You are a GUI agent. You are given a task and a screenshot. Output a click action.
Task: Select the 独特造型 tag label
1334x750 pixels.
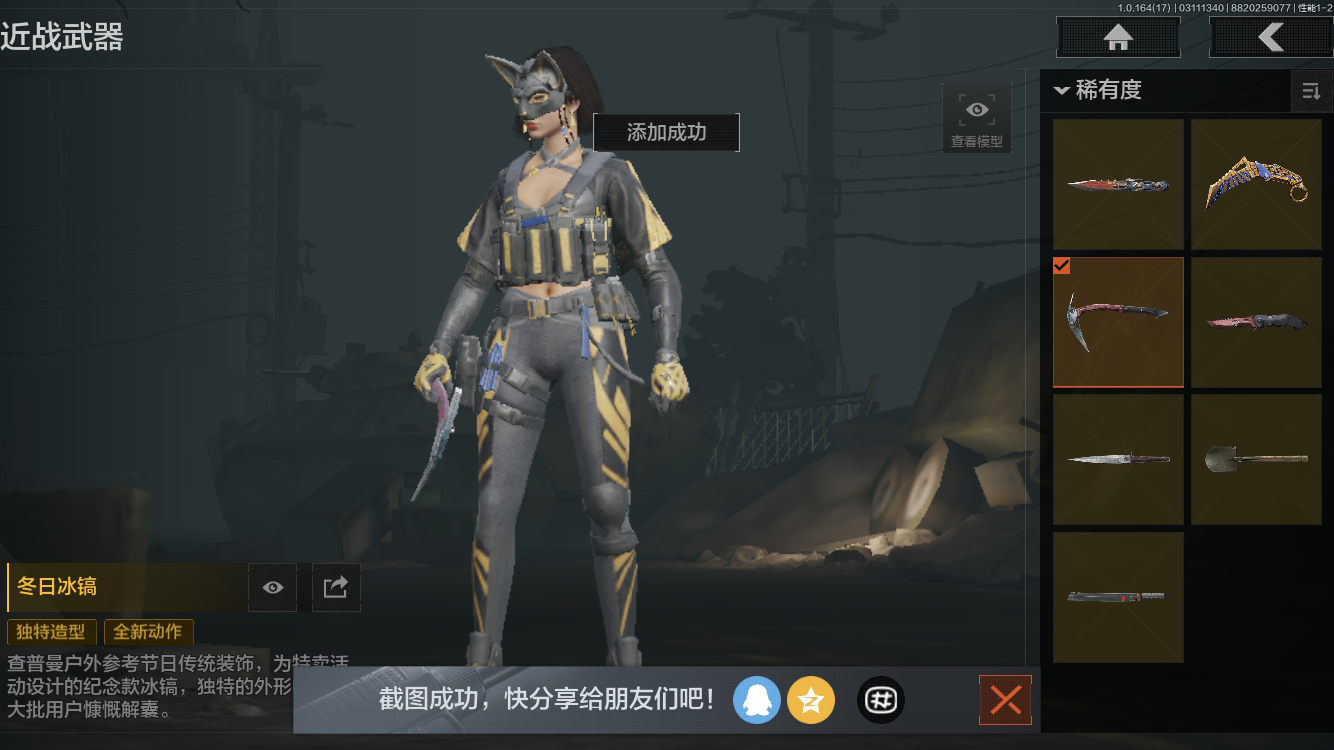pos(51,632)
